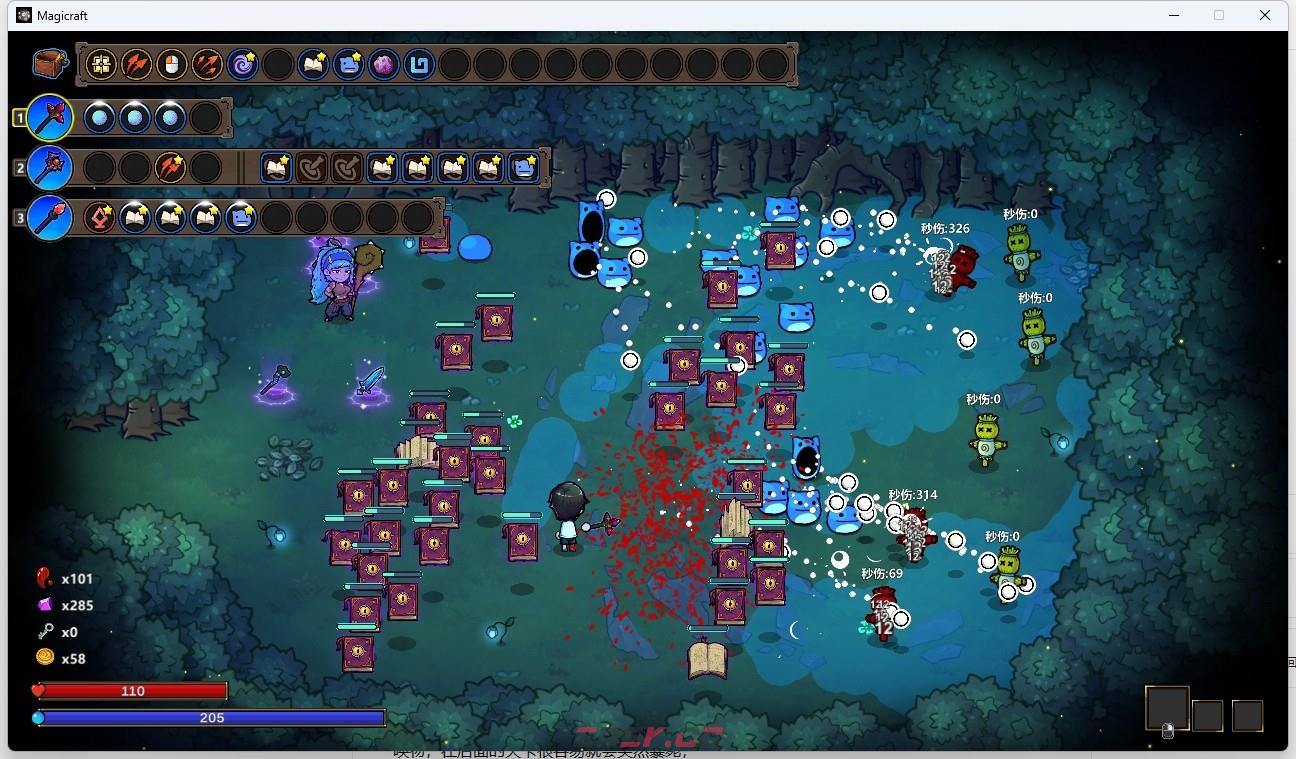Image resolution: width=1296 pixels, height=759 pixels.
Task: Select the red diamond rune on wand 3
Action: tap(100, 217)
